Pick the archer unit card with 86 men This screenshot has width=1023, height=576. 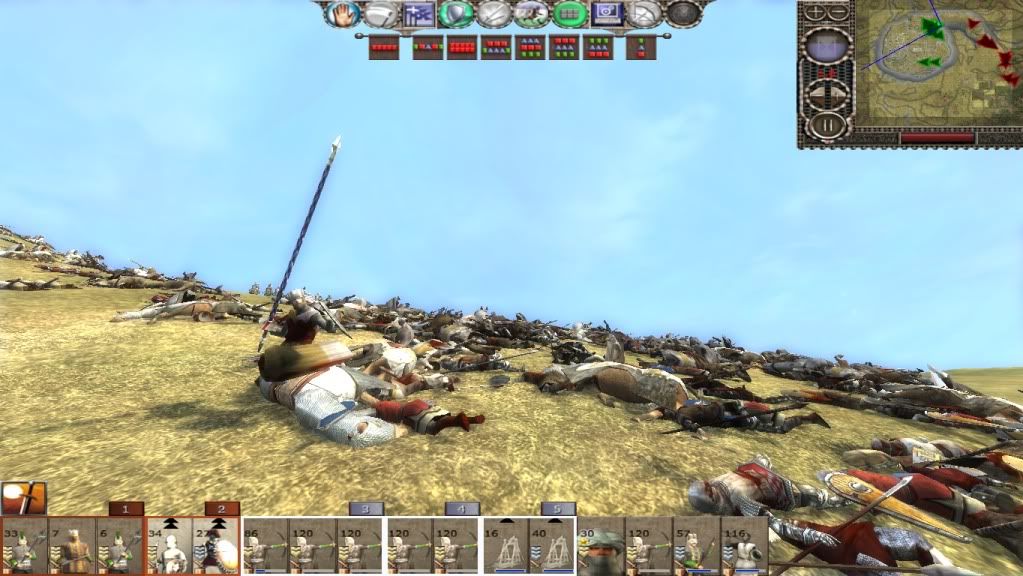265,546
